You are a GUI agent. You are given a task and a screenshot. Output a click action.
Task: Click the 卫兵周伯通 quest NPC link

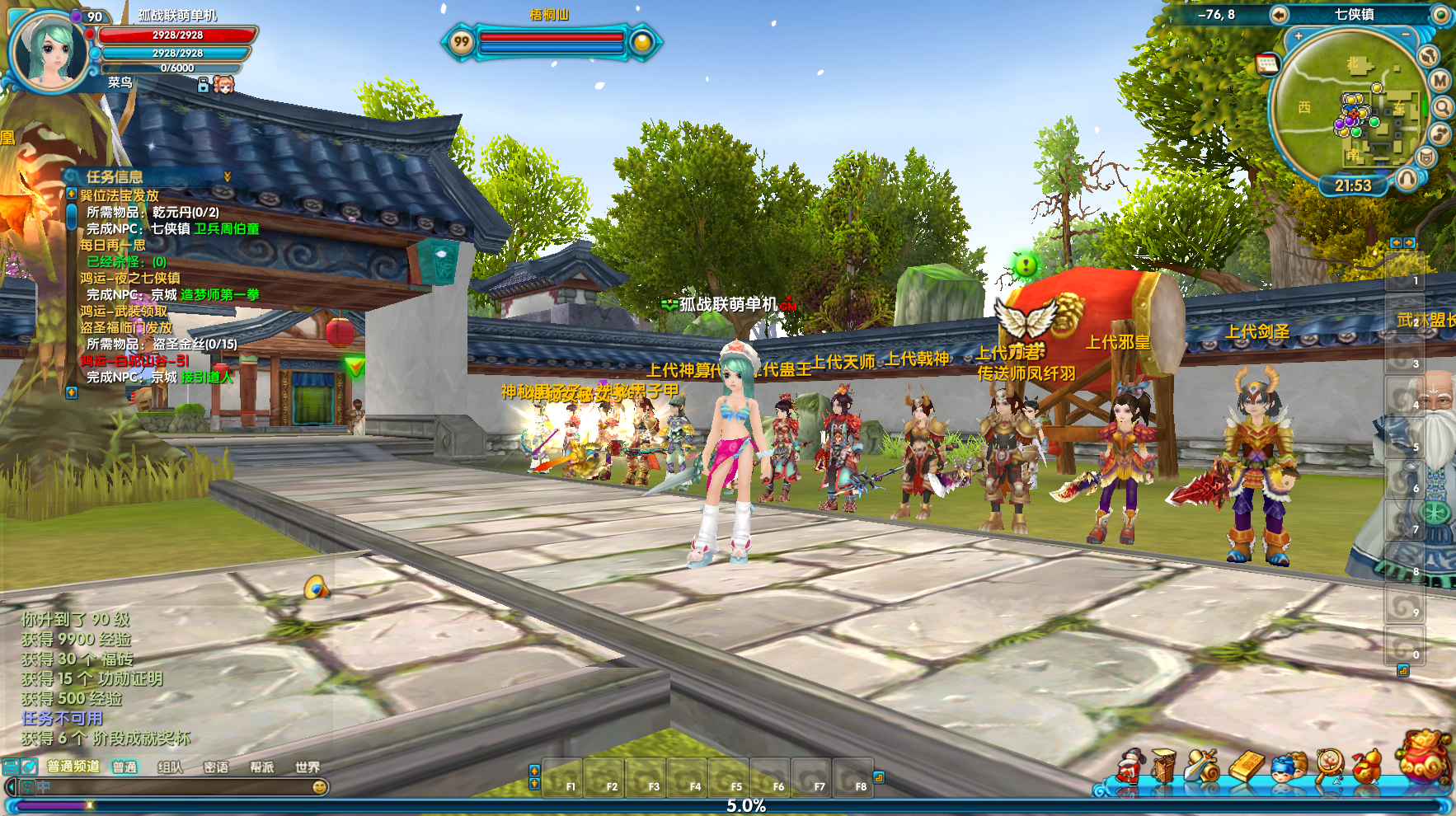pos(227,228)
